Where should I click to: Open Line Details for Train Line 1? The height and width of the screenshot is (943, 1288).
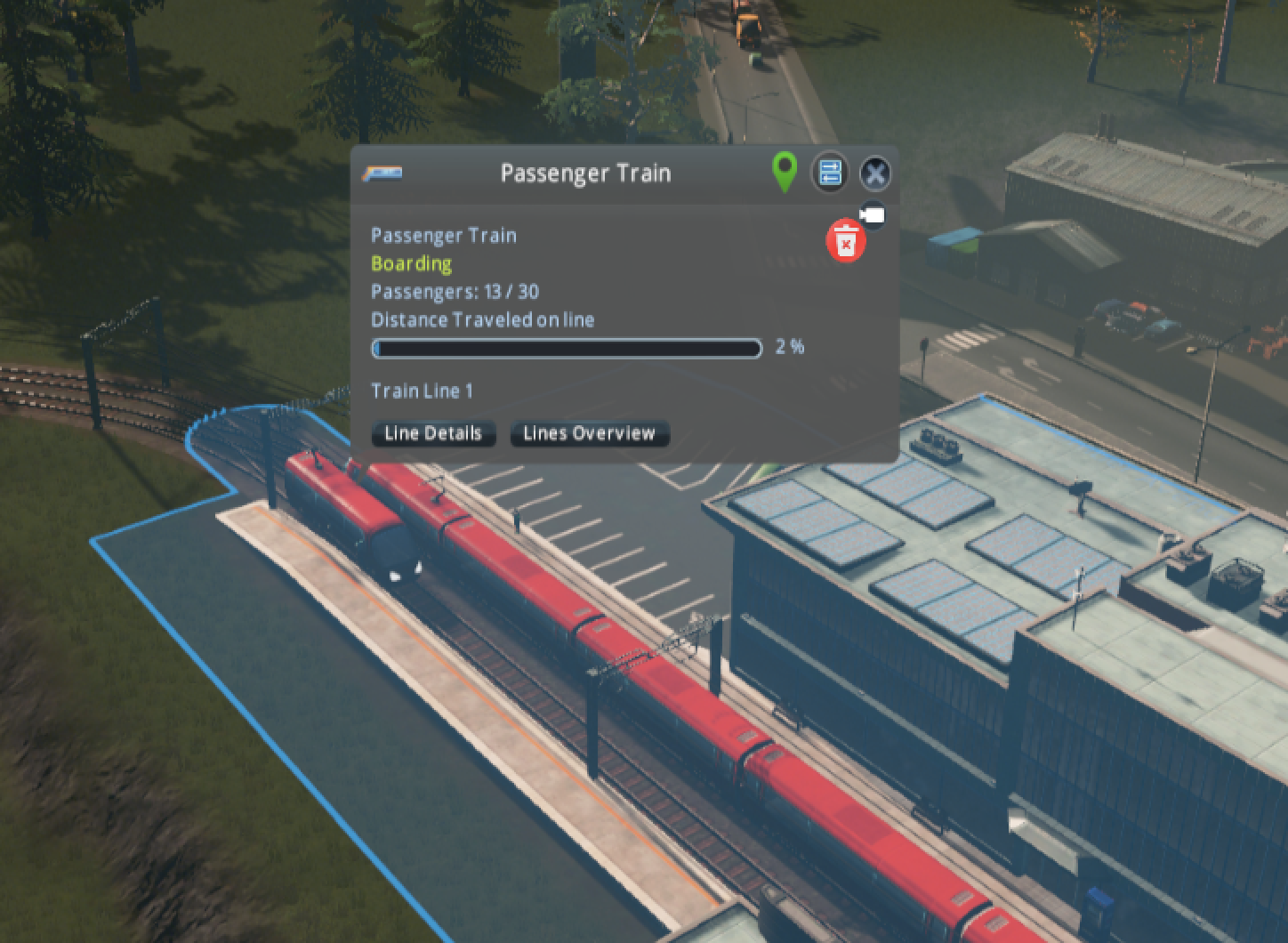pyautogui.click(x=433, y=433)
